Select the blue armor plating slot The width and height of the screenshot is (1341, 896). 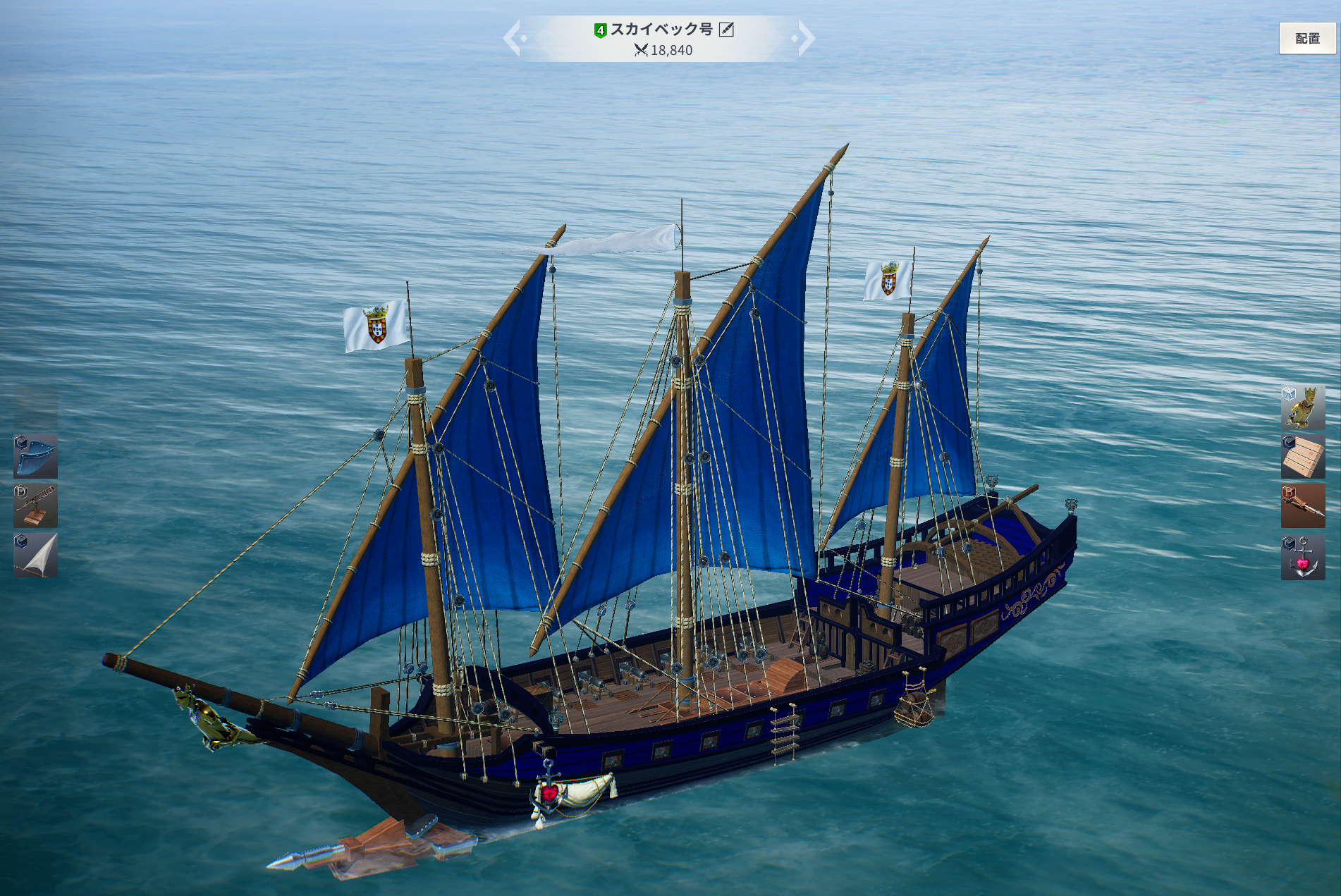[x=35, y=456]
